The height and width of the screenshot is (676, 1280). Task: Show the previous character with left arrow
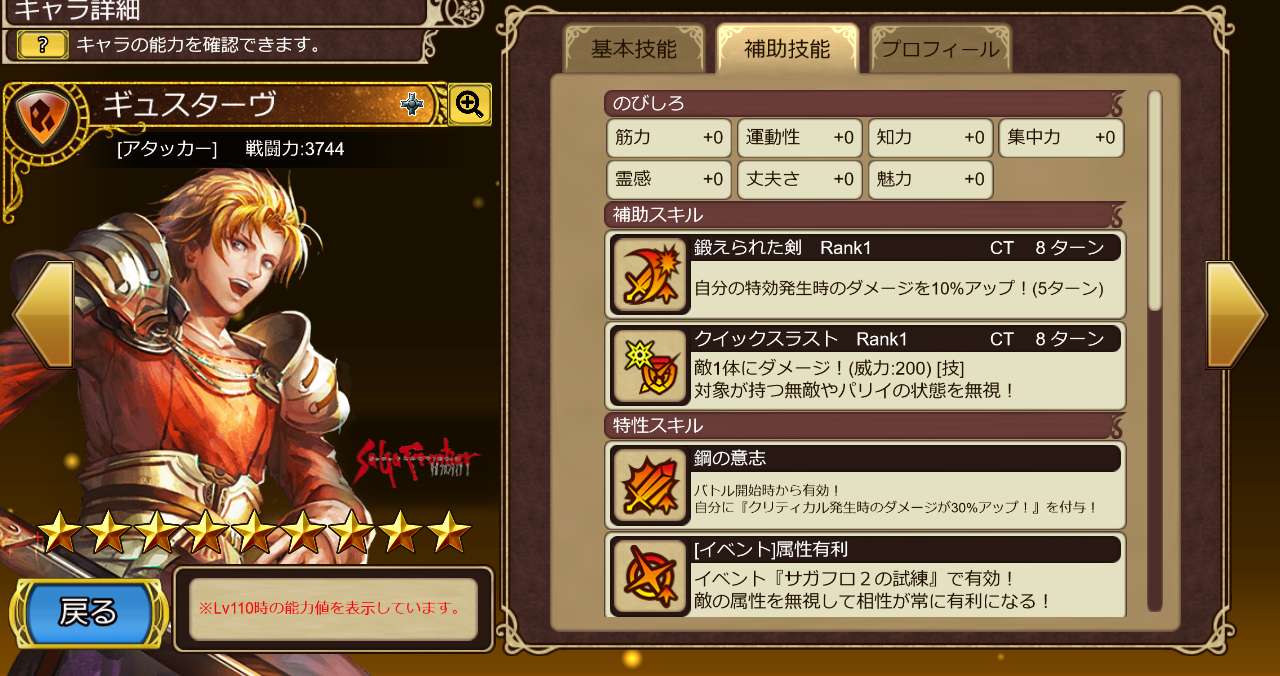pyautogui.click(x=43, y=314)
